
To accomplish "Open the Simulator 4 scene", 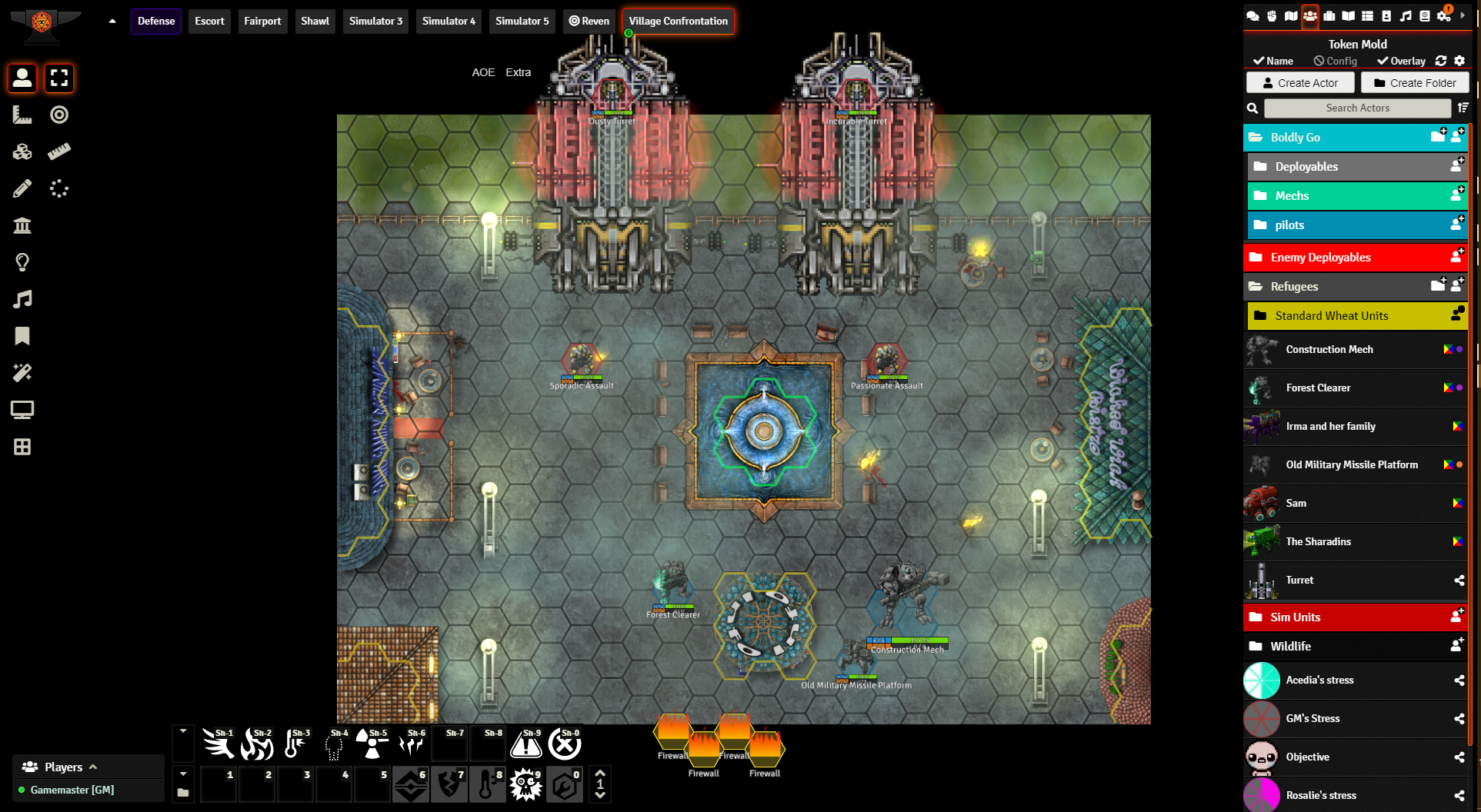I will point(448,21).
